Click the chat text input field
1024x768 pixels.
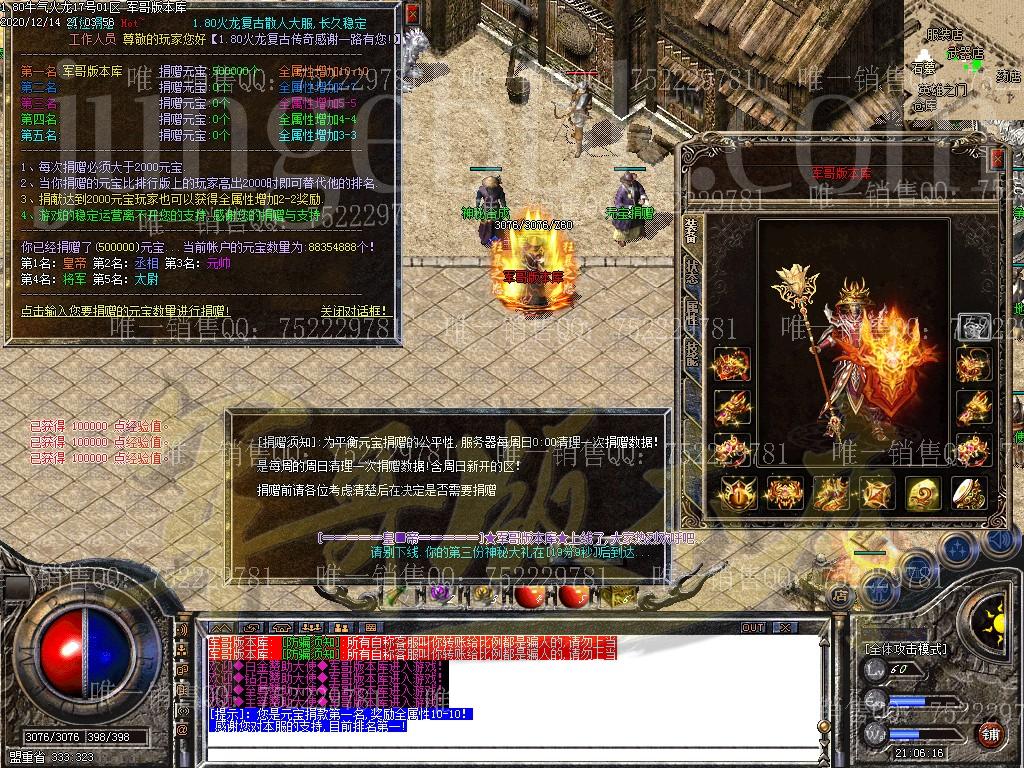coord(500,753)
